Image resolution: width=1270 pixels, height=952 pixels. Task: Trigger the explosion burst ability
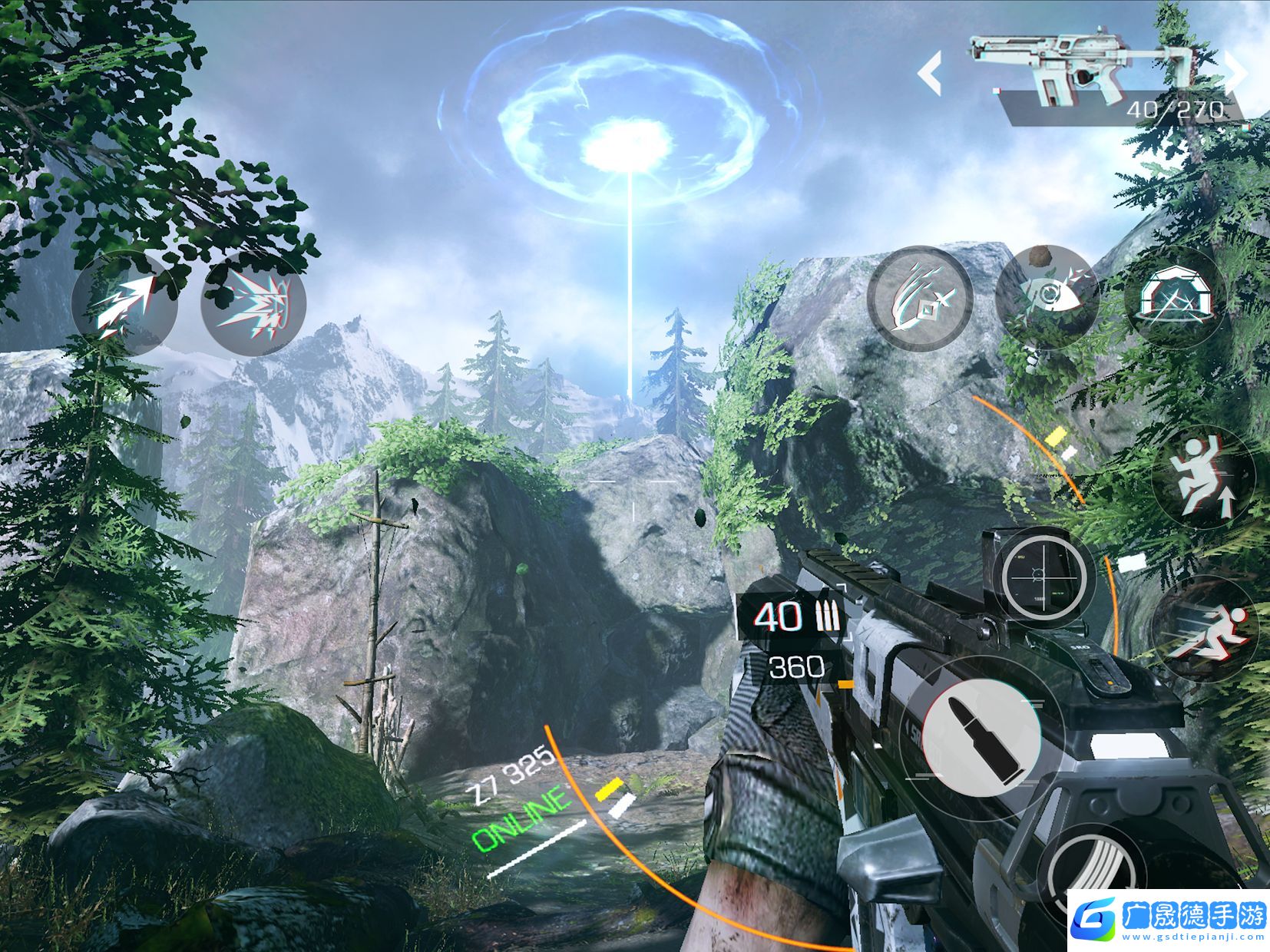tap(253, 303)
